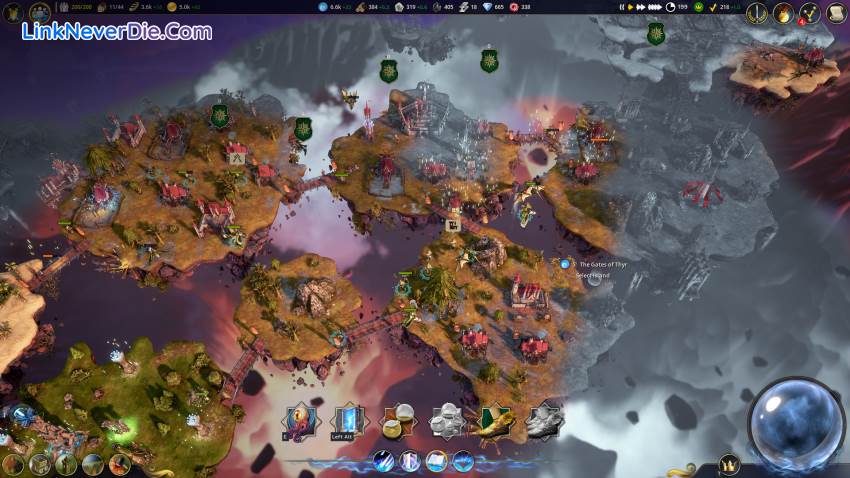
Task: Select the greyed-out helmet ability icon
Action: point(543,421)
